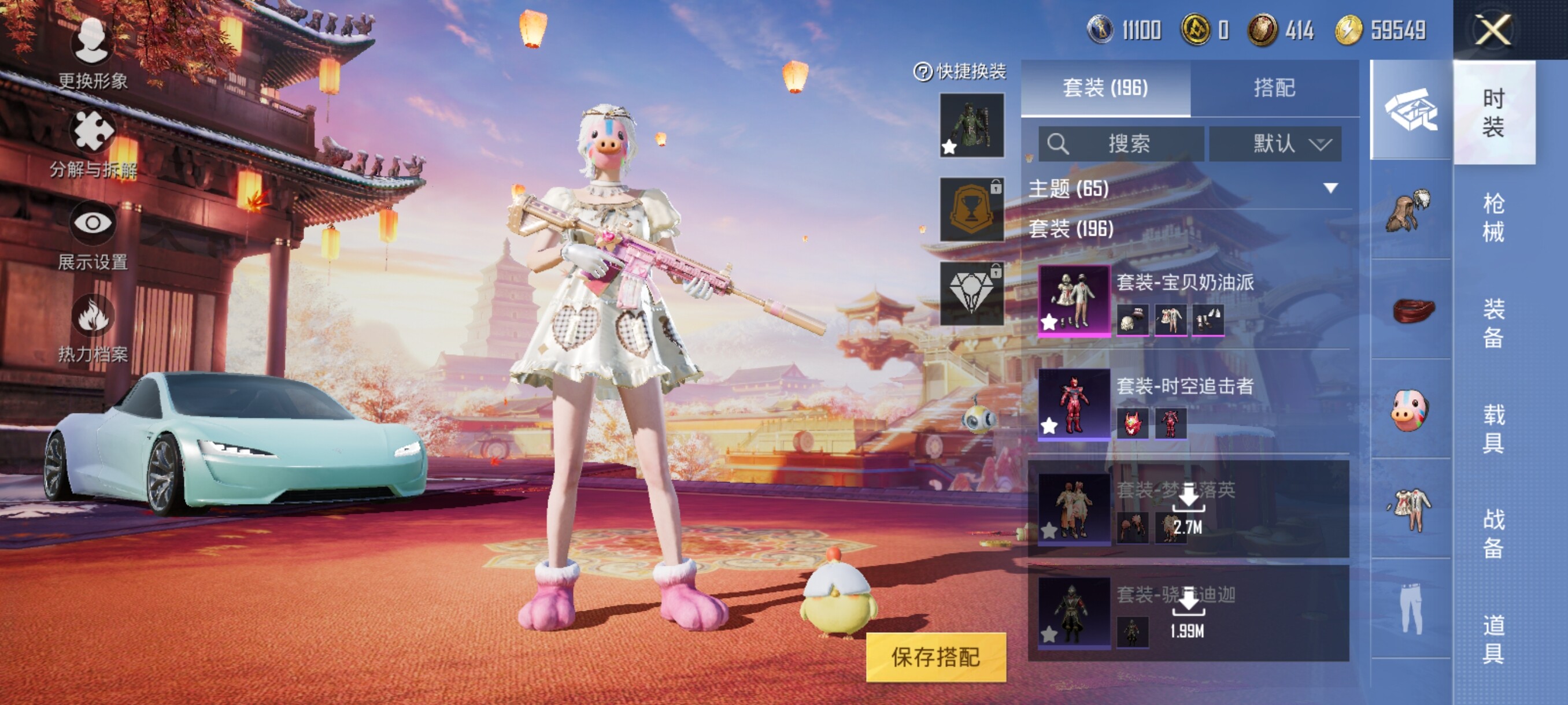Select the 套装 (196) tab
The height and width of the screenshot is (705, 1568).
click(x=1105, y=88)
